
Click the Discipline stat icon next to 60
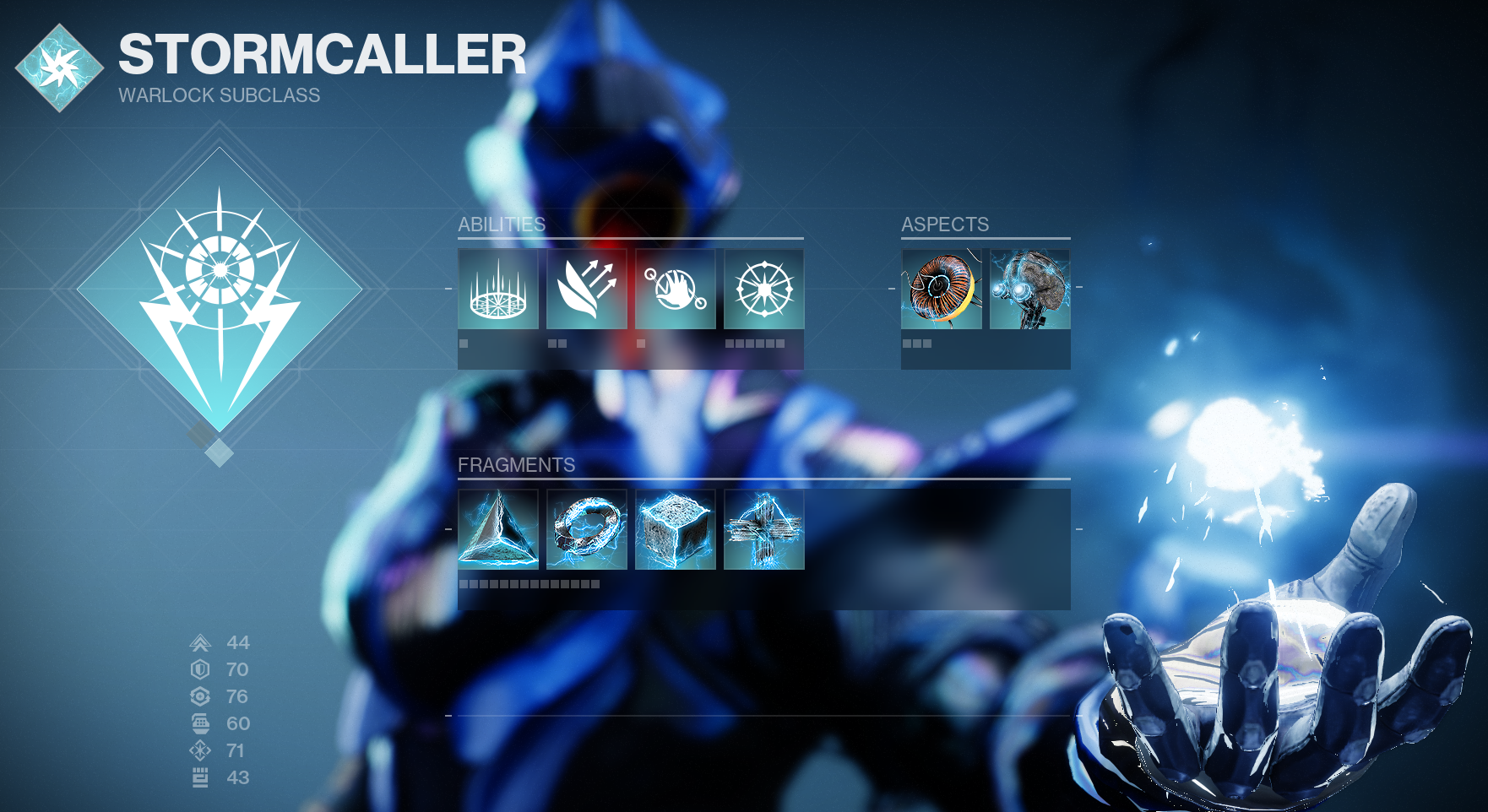201,724
